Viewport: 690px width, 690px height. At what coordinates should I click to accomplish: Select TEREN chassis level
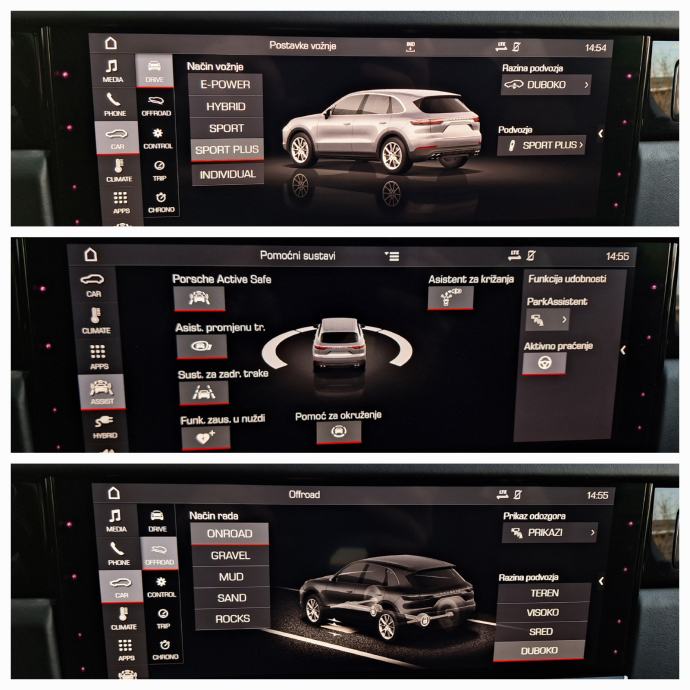click(x=544, y=593)
